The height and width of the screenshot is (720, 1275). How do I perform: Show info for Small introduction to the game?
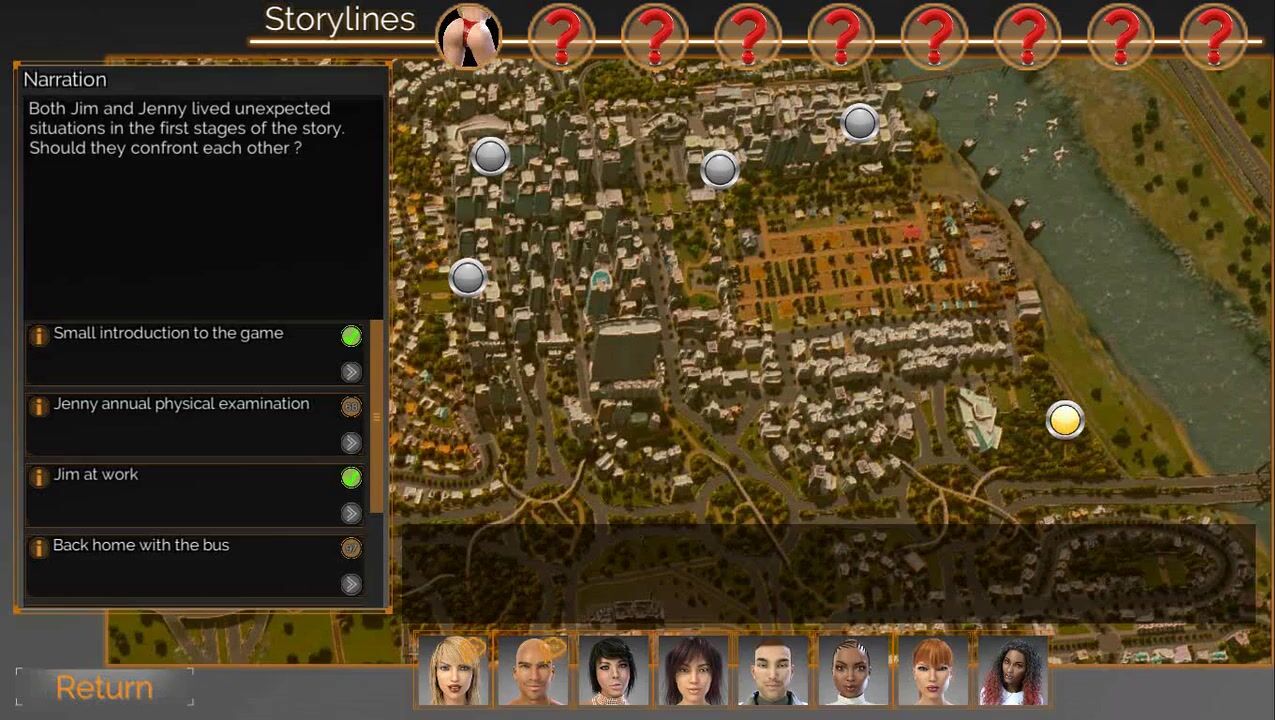39,336
